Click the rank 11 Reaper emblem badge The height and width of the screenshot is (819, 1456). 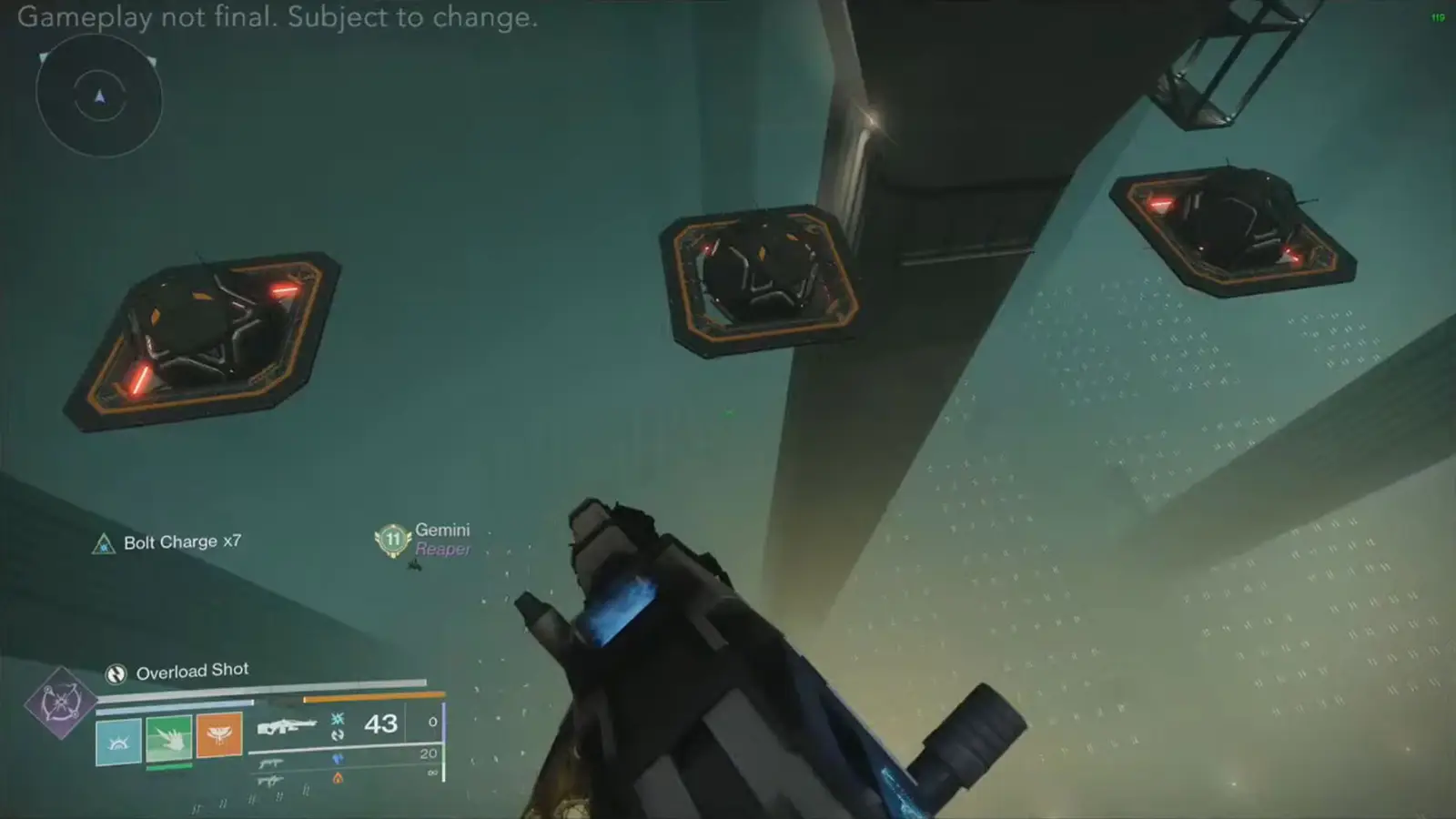pos(391,539)
